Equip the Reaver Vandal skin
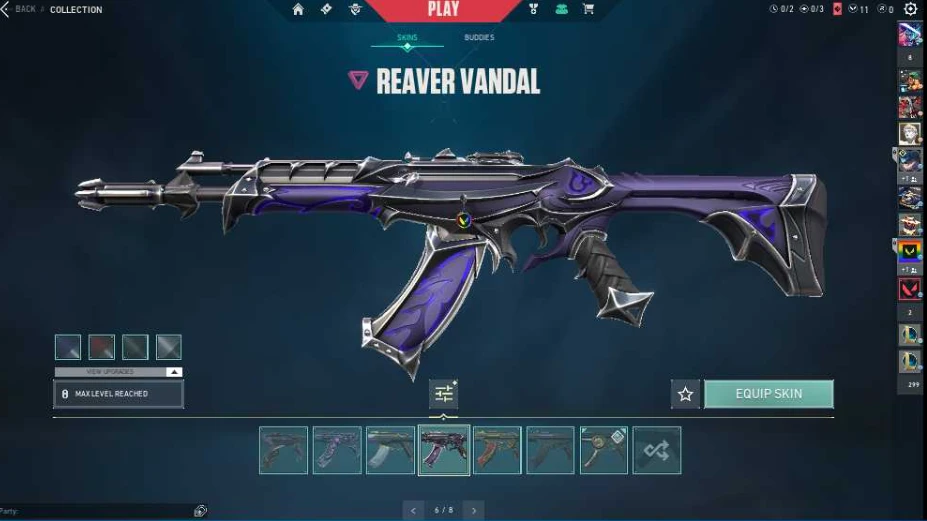 [768, 394]
